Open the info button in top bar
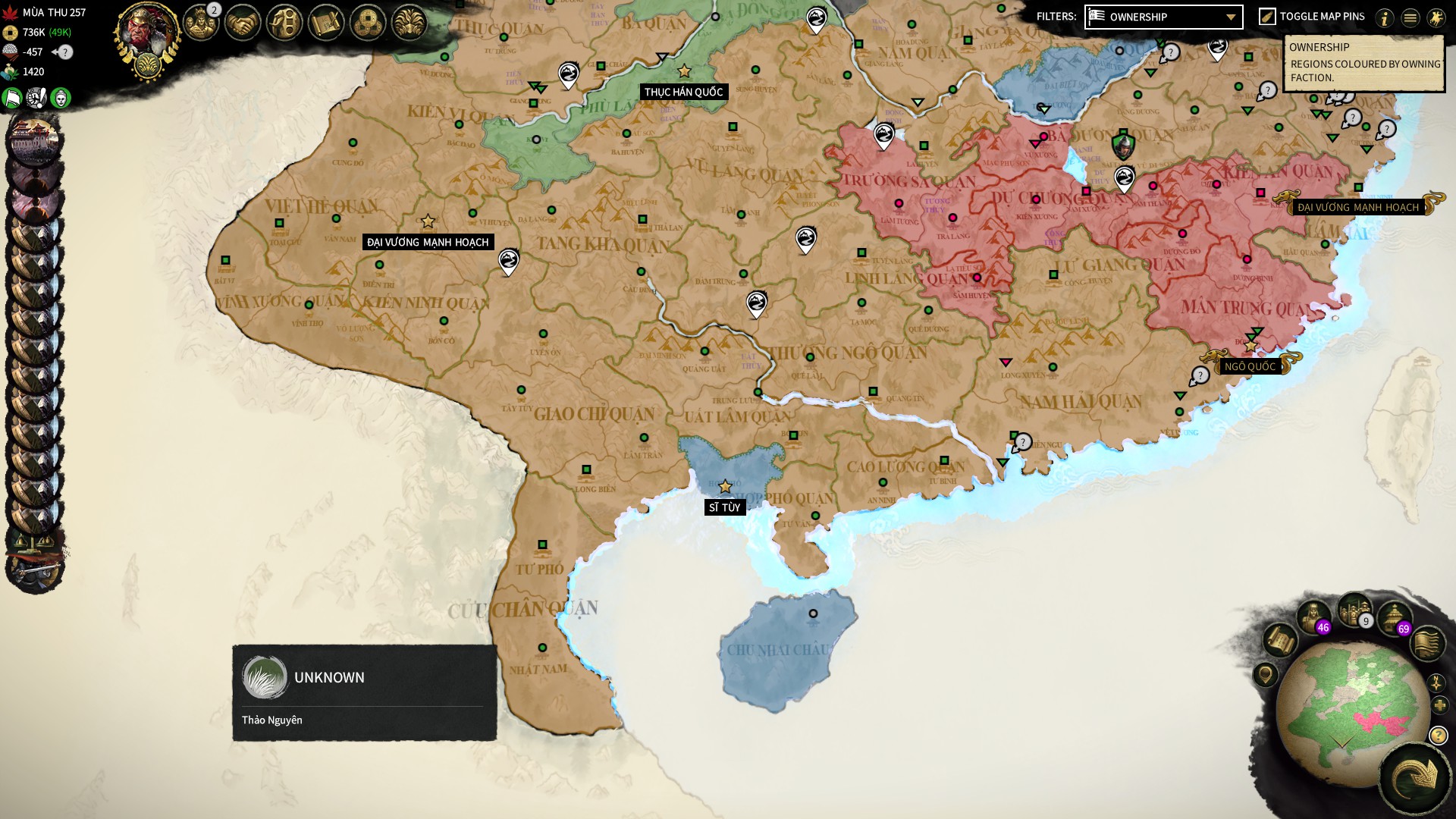1456x819 pixels. point(1385,17)
